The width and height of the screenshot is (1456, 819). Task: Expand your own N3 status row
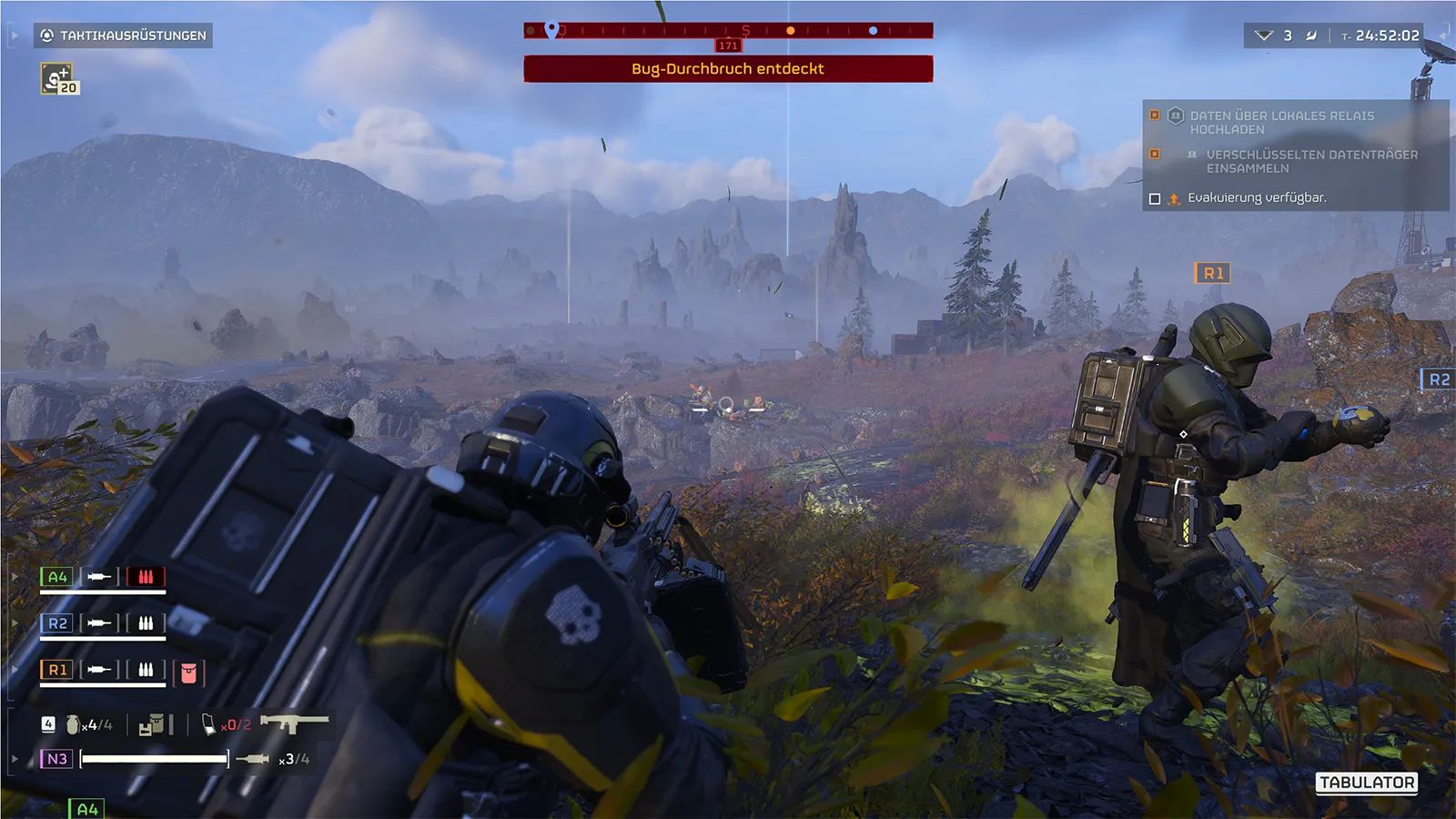pos(13,756)
